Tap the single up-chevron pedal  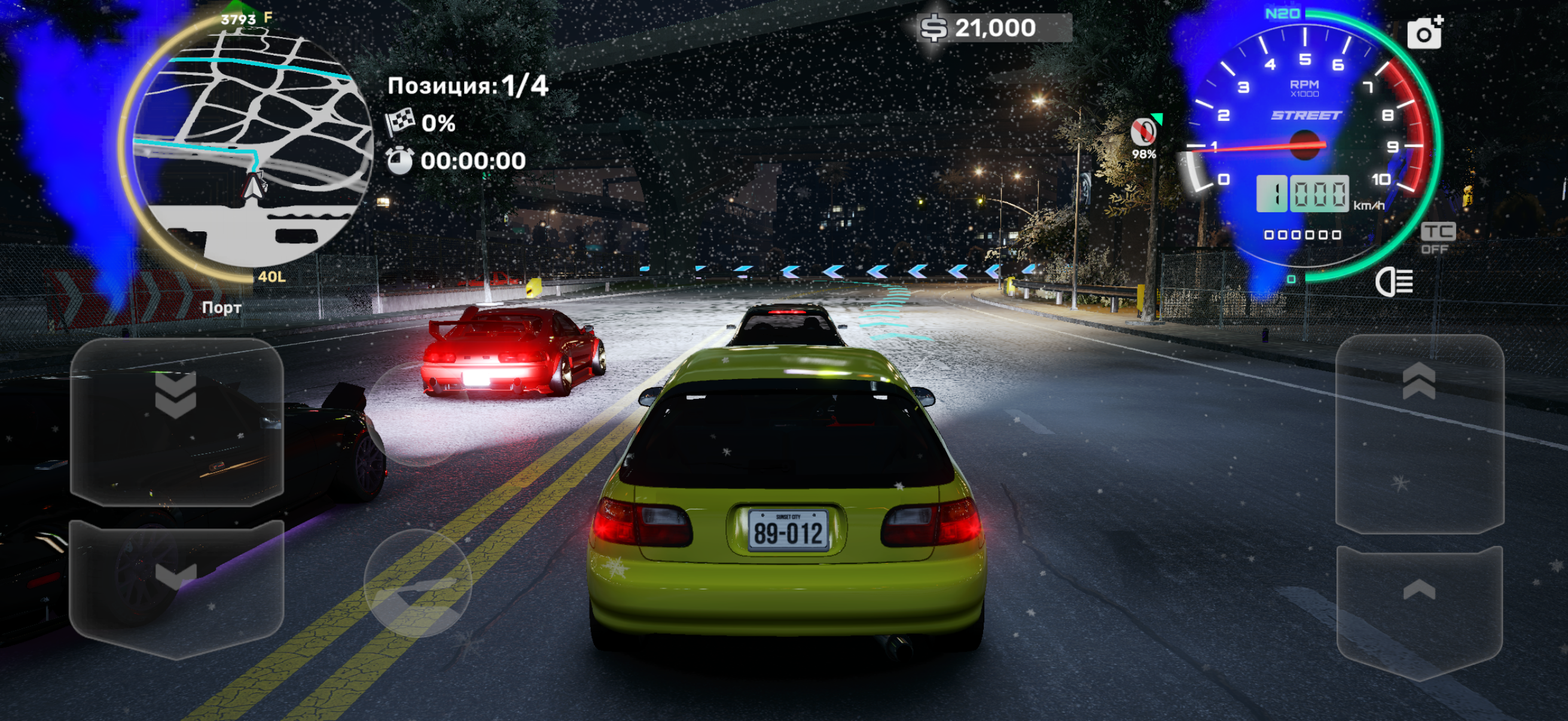pyautogui.click(x=1420, y=611)
